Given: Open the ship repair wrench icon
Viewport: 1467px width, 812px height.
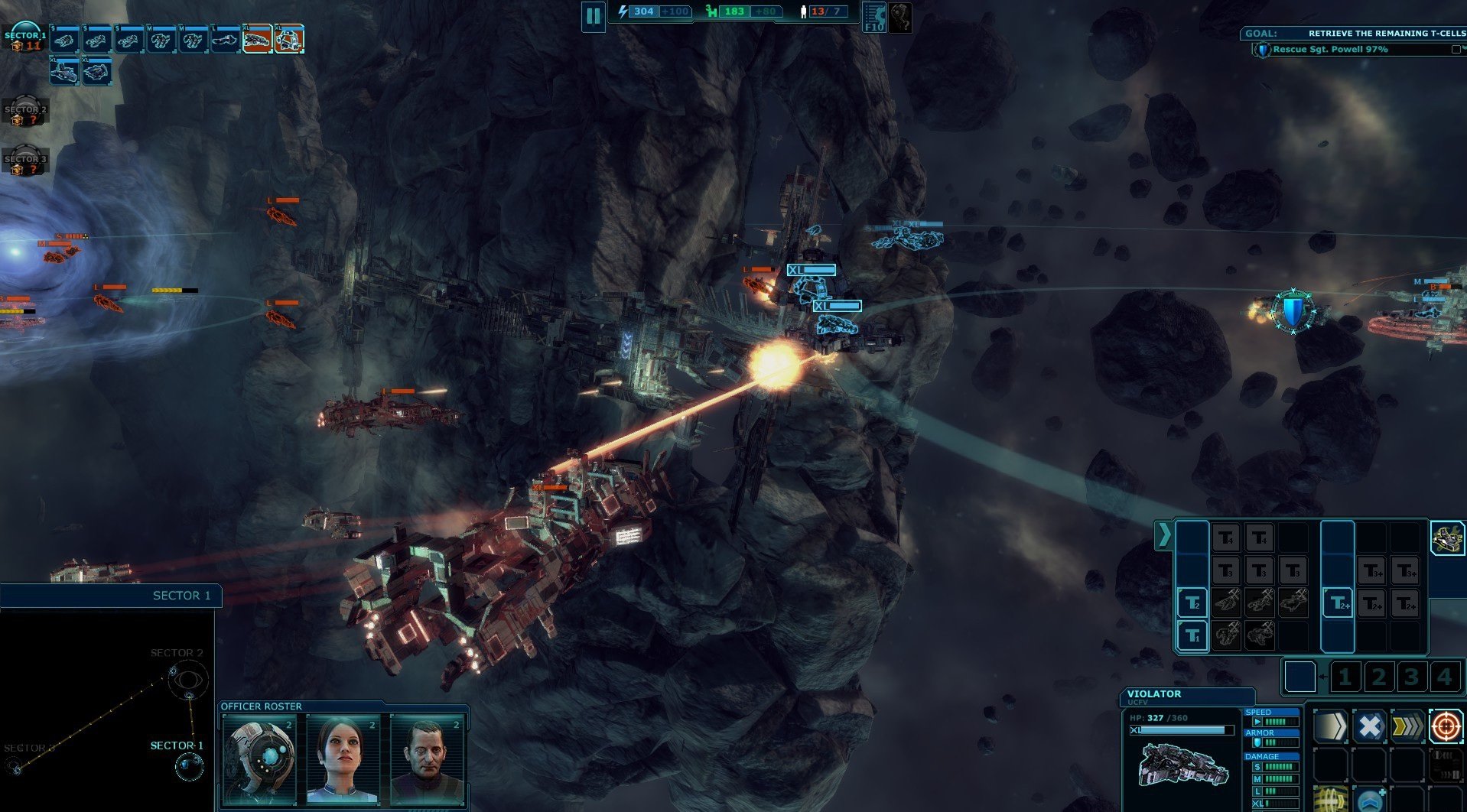Looking at the screenshot, I should click(1447, 538).
